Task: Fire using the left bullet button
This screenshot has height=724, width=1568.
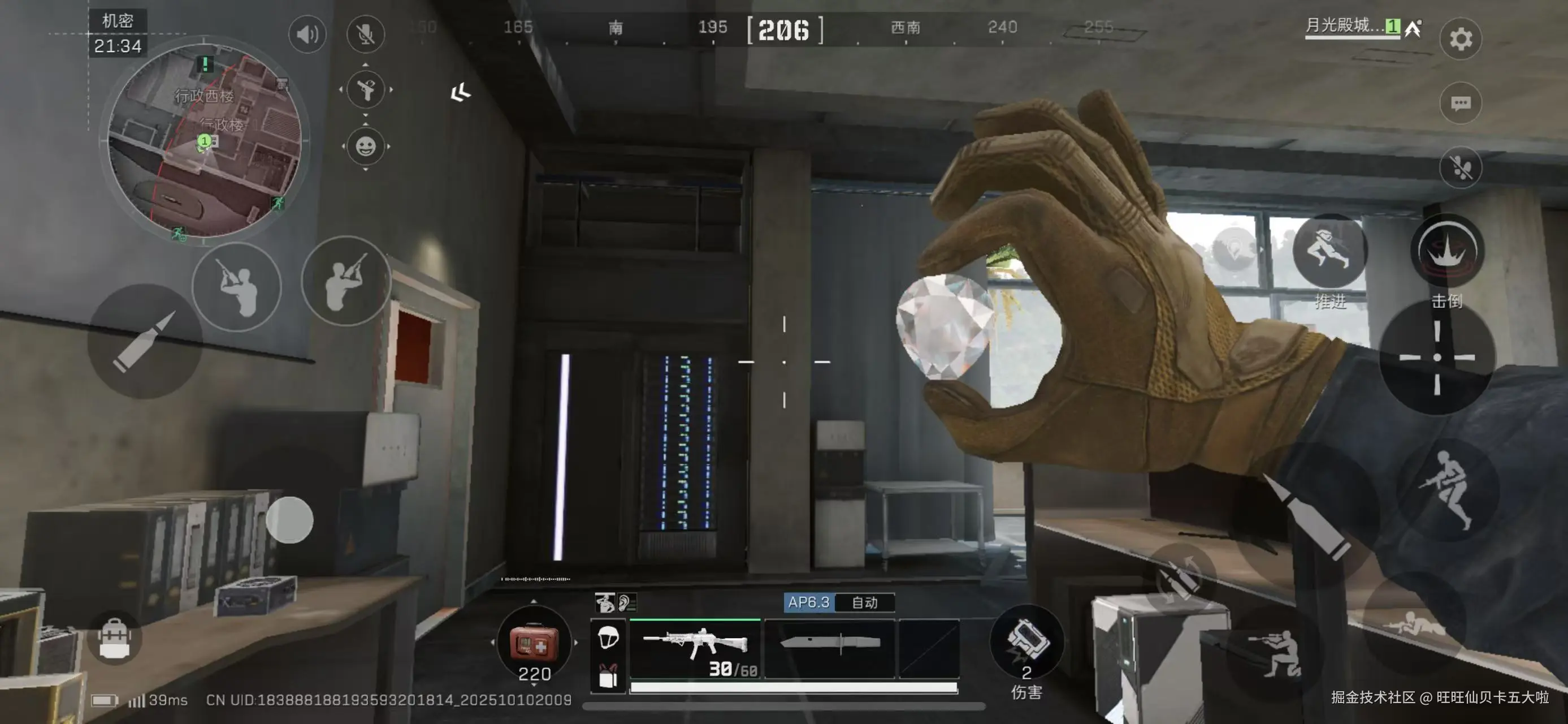Action: pyautogui.click(x=145, y=341)
